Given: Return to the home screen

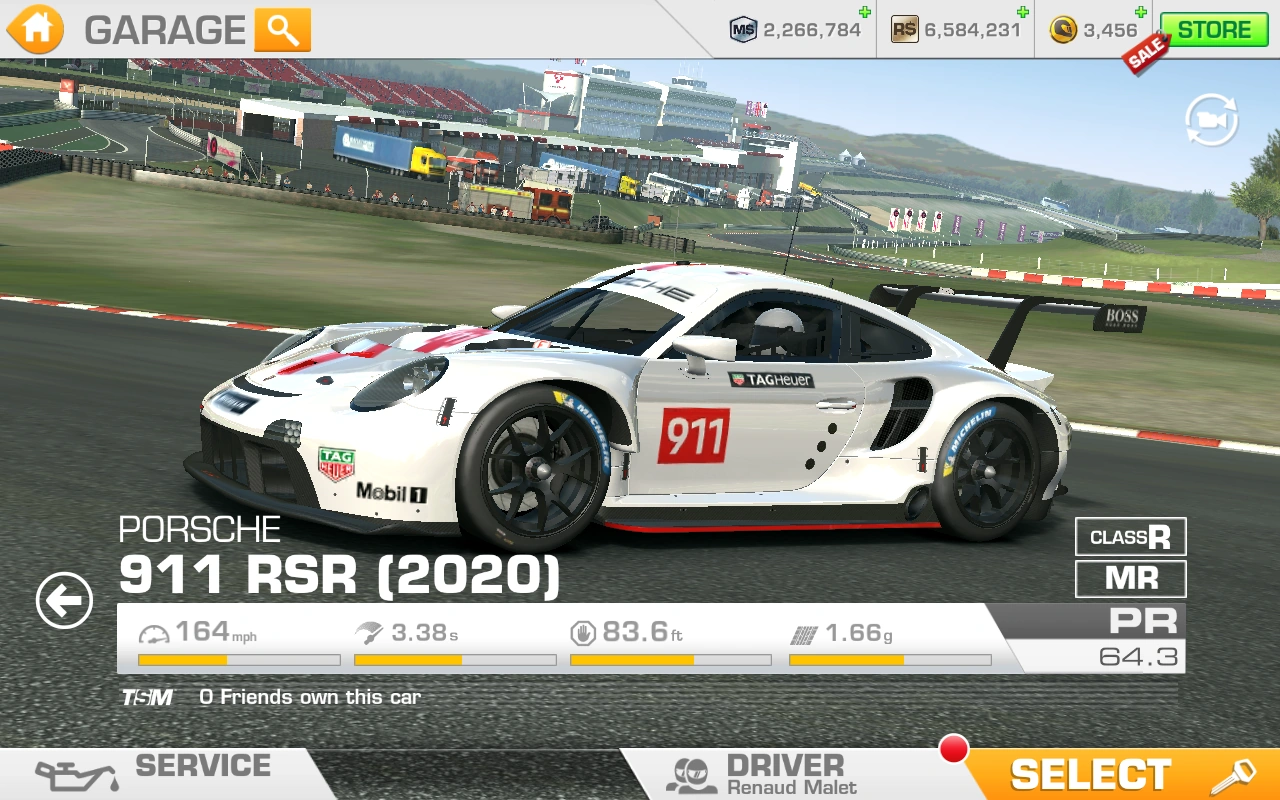Looking at the screenshot, I should [36, 30].
